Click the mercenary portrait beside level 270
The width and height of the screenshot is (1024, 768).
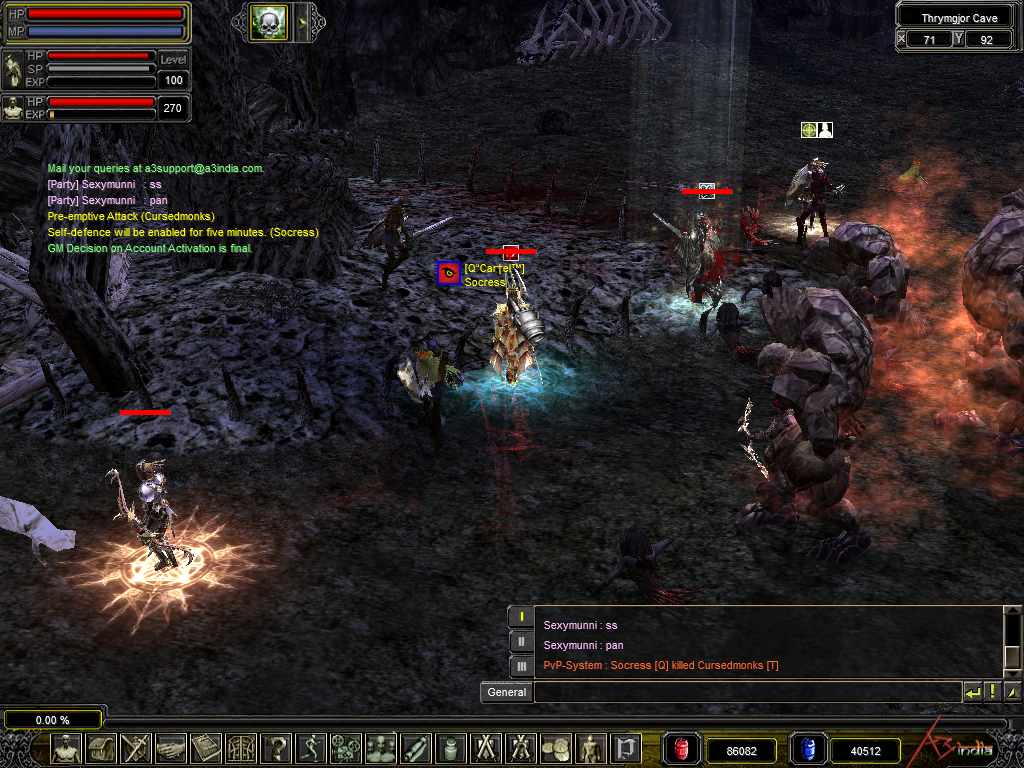point(13,108)
